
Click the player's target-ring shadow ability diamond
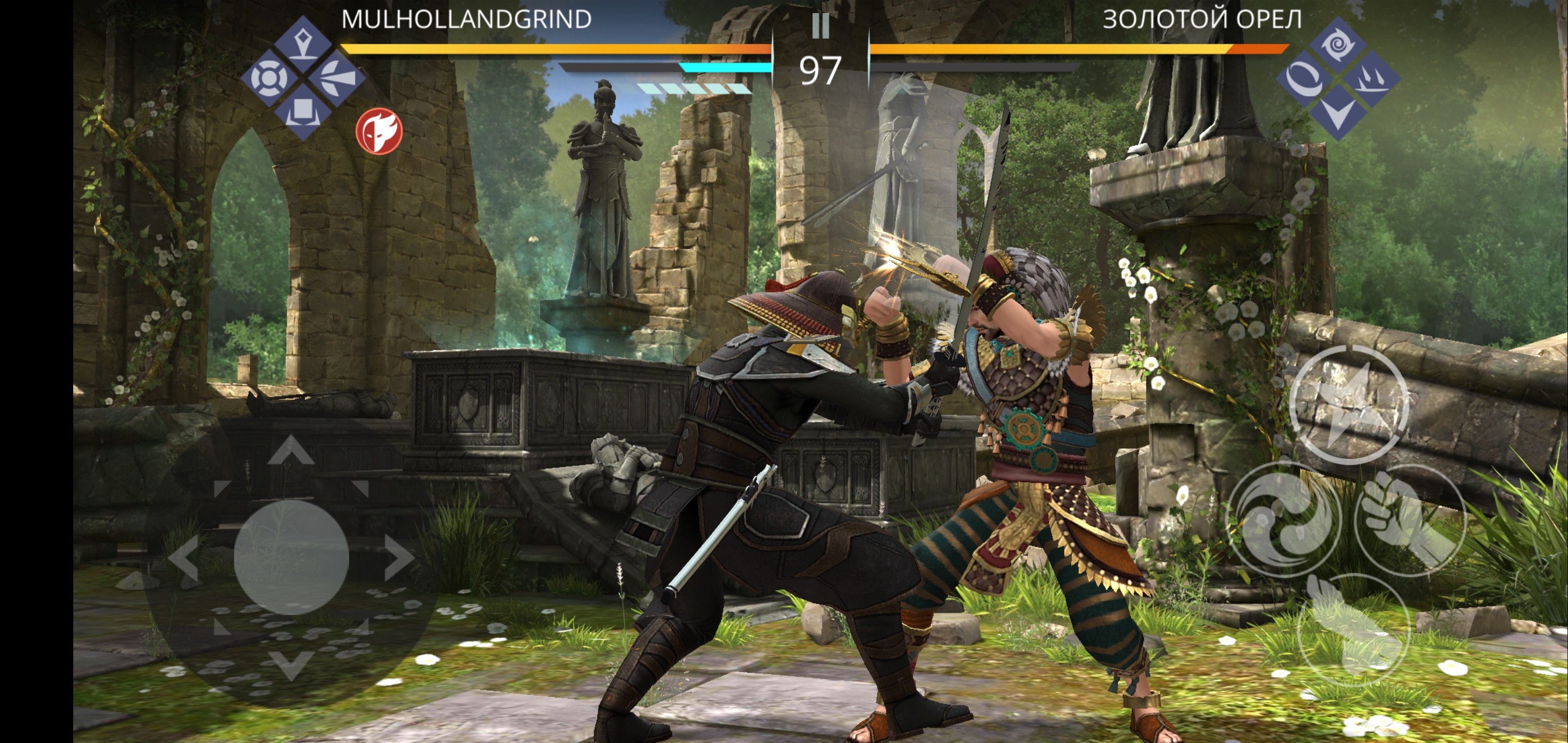point(269,78)
